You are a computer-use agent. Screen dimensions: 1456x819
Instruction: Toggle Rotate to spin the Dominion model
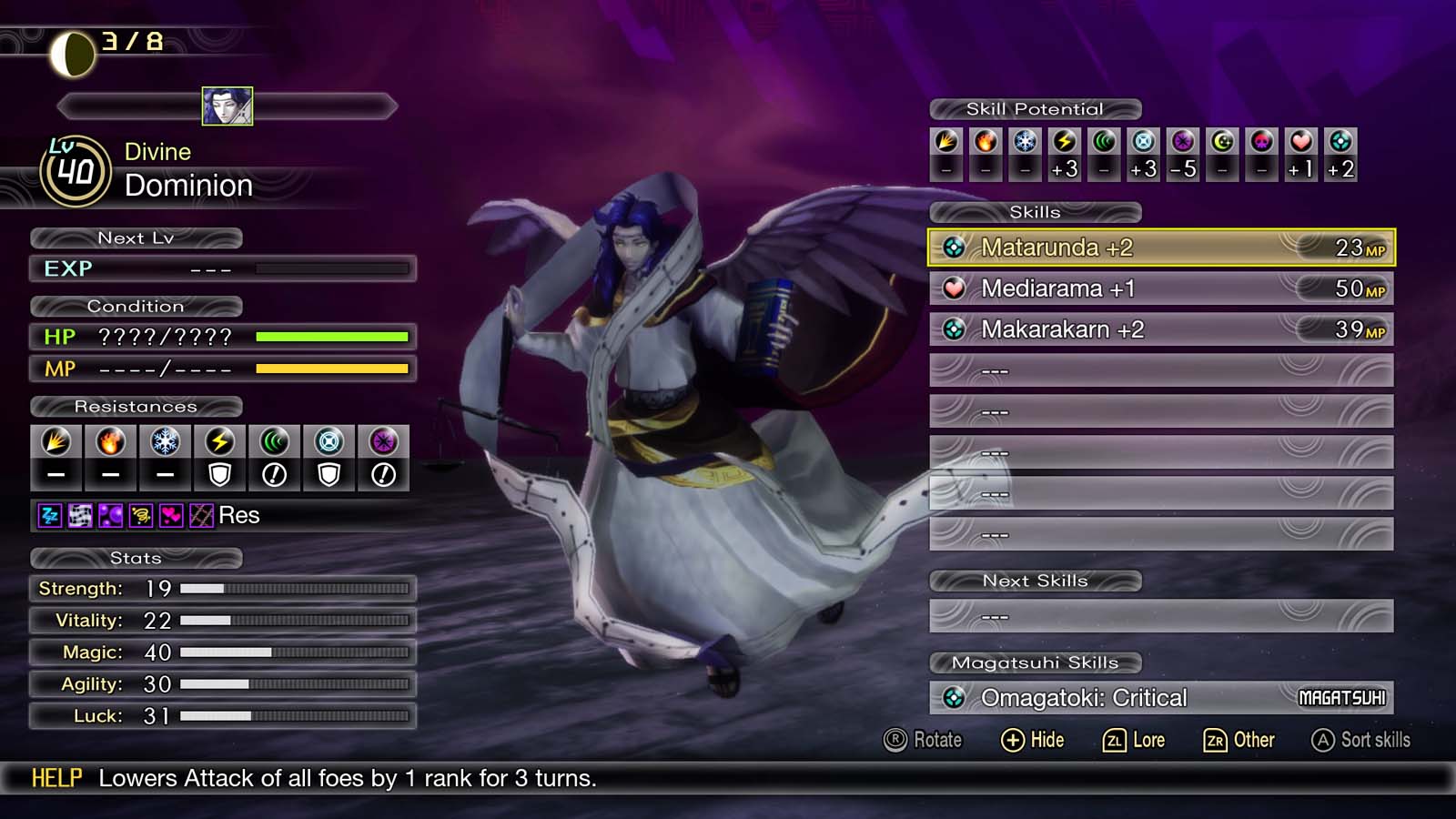921,740
